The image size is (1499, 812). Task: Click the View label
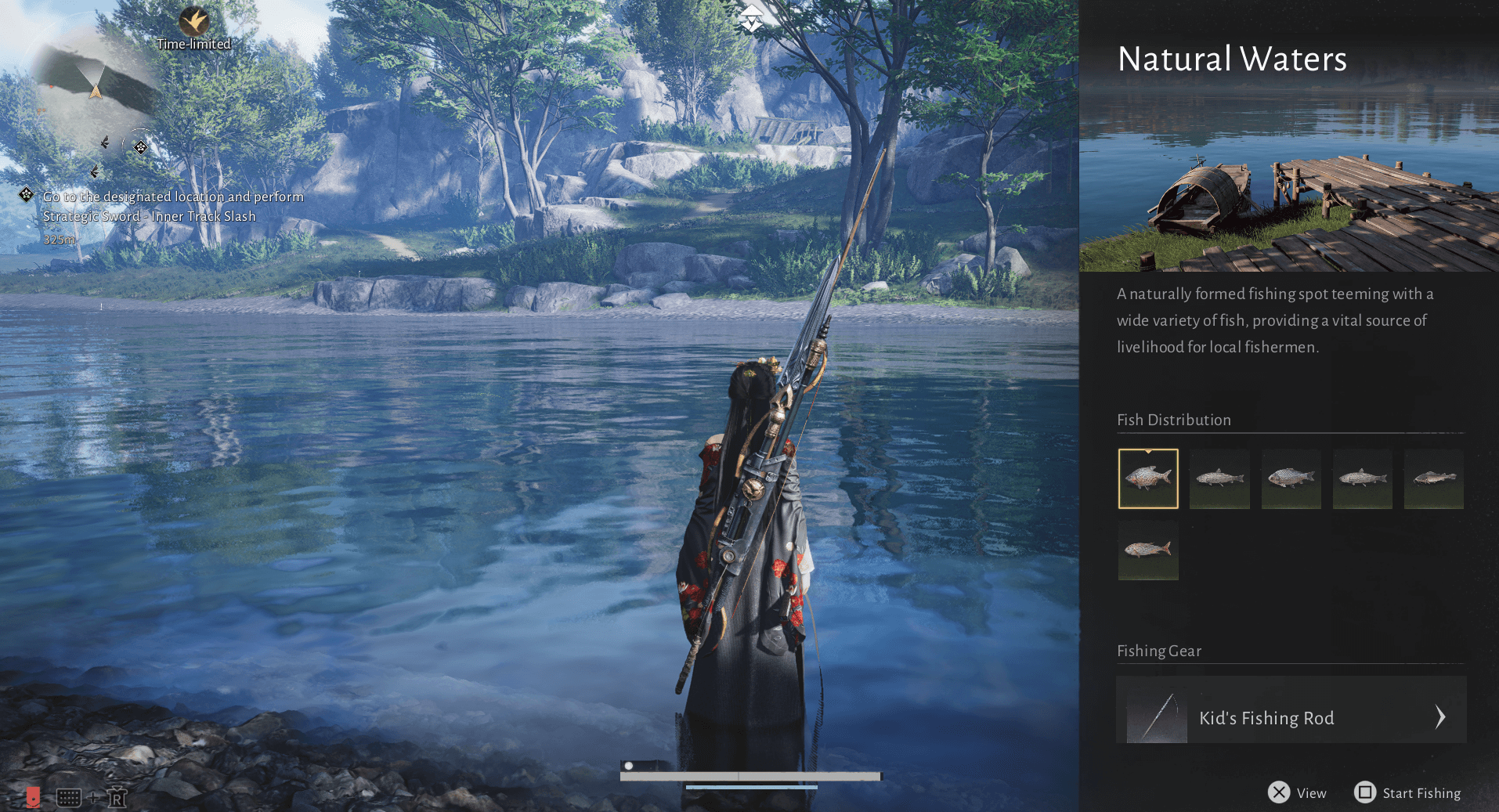pyautogui.click(x=1311, y=793)
